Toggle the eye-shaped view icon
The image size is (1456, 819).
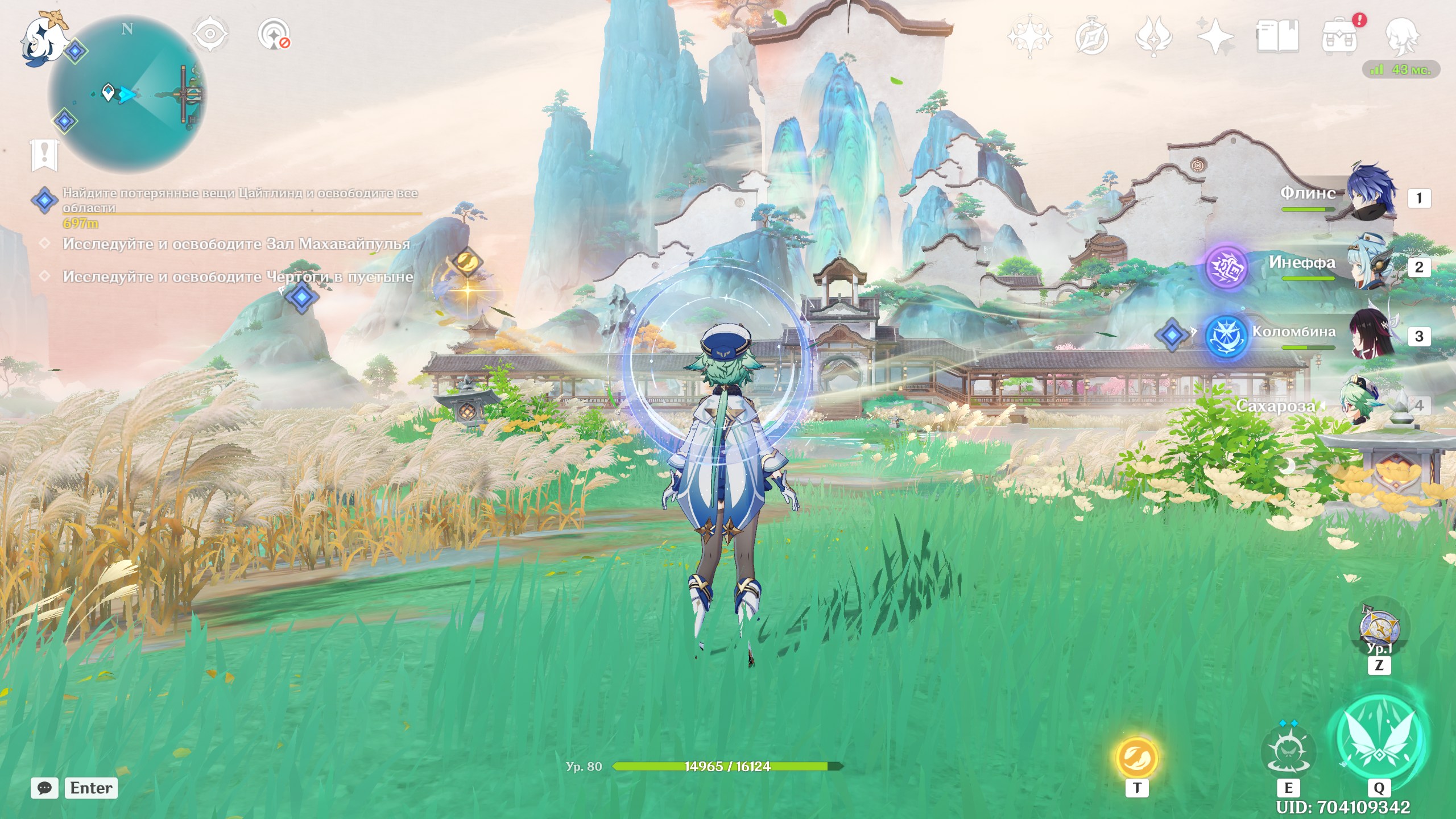(210, 34)
